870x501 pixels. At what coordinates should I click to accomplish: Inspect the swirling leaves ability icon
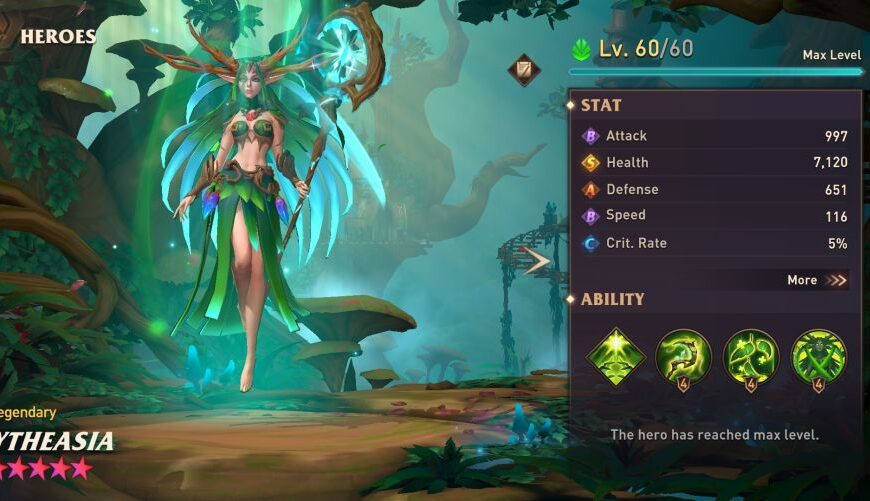coord(751,357)
